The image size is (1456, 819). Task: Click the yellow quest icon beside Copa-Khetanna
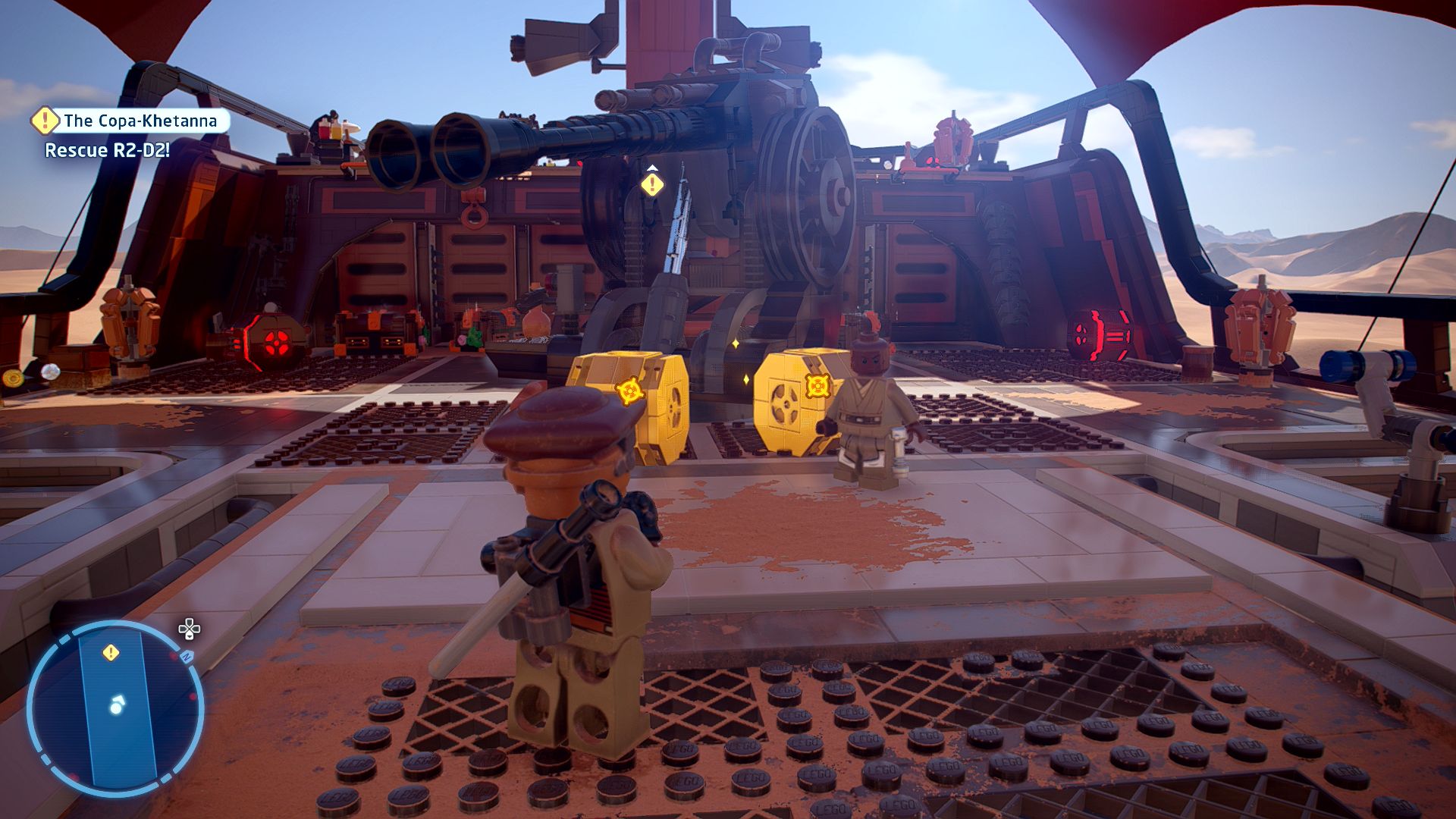[x=45, y=120]
